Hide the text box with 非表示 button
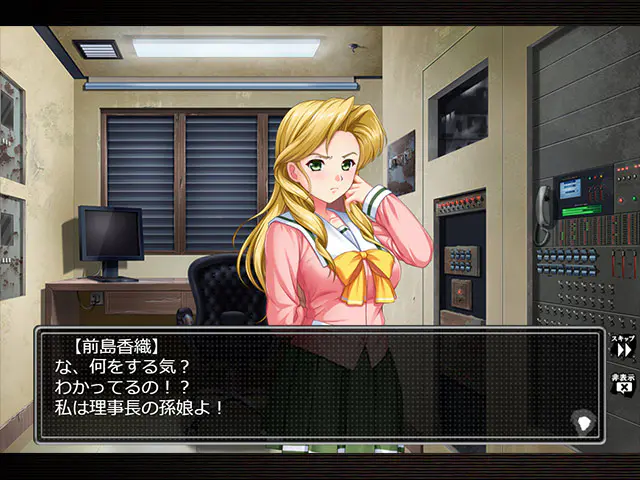This screenshot has width=640, height=480. [624, 385]
